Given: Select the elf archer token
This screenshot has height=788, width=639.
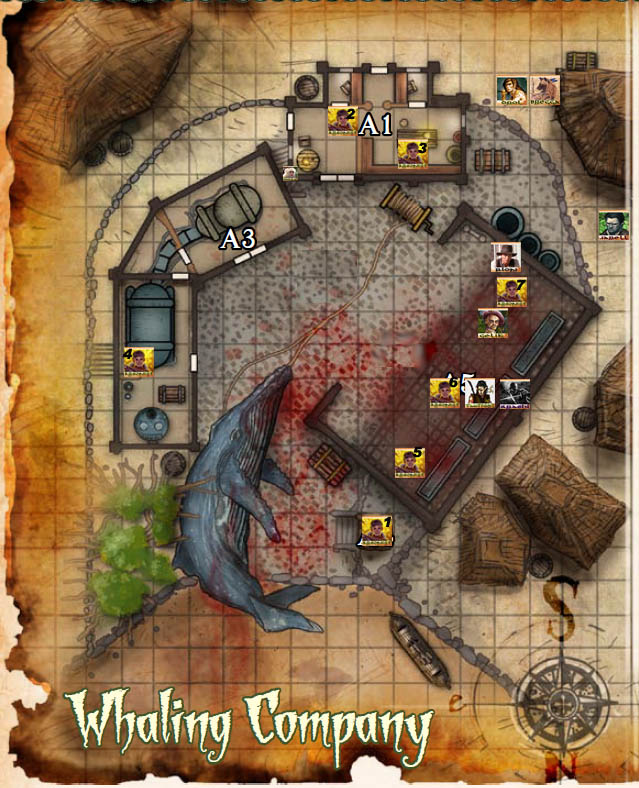Looking at the screenshot, I should (x=479, y=392).
